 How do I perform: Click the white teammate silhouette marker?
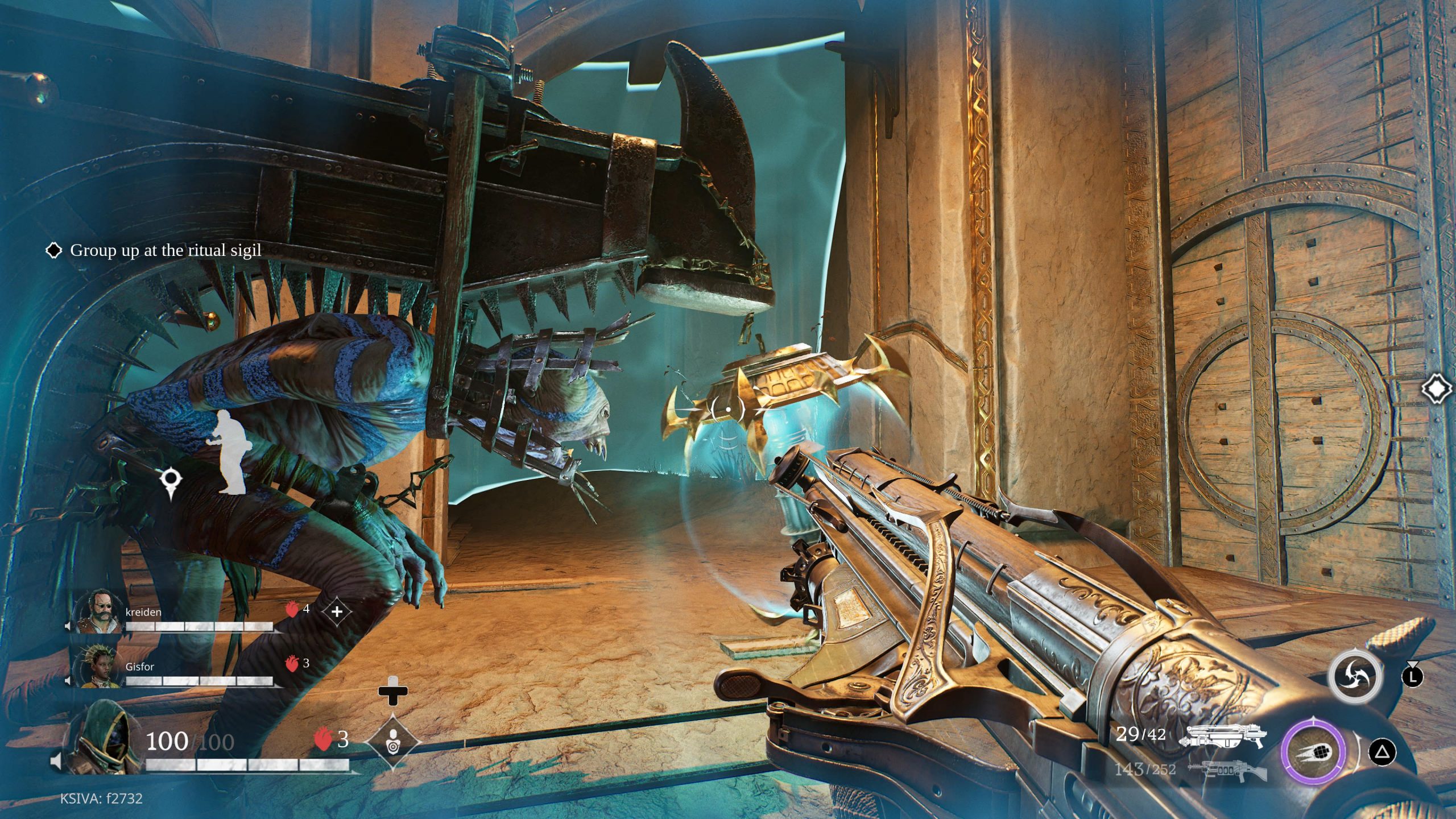pyautogui.click(x=230, y=452)
